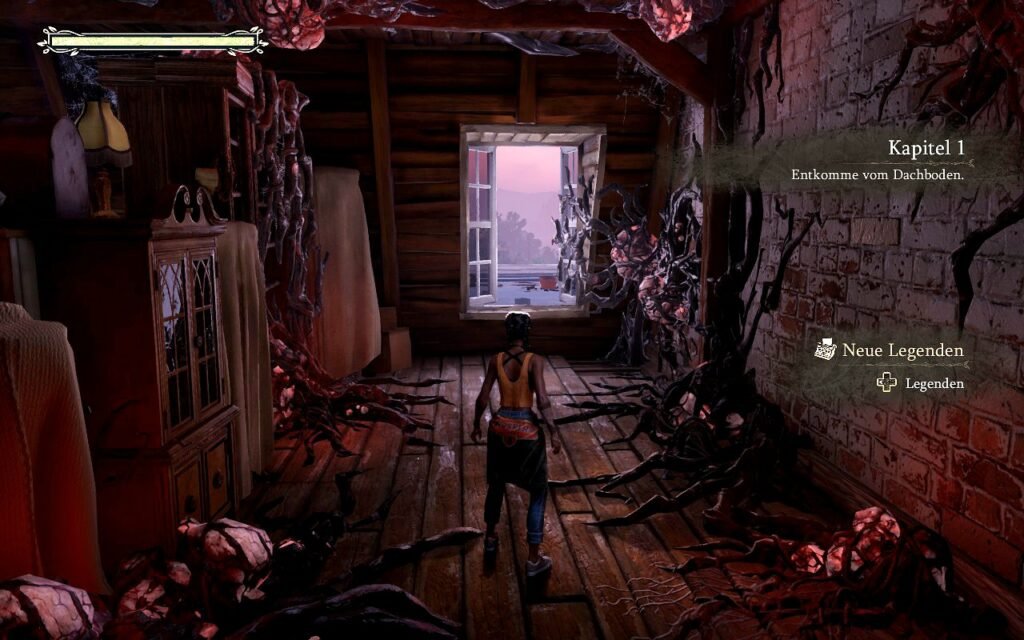Open the Kapitel 1 objective tracker

click(876, 159)
